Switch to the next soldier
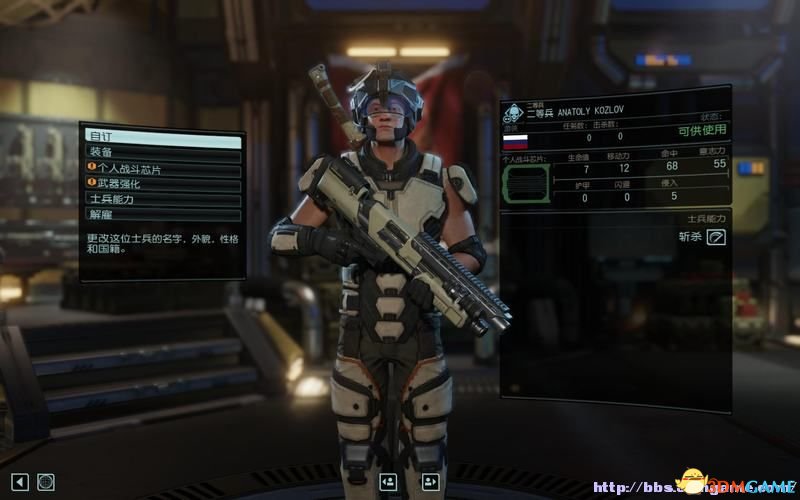This screenshot has height=500, width=800. (x=431, y=482)
